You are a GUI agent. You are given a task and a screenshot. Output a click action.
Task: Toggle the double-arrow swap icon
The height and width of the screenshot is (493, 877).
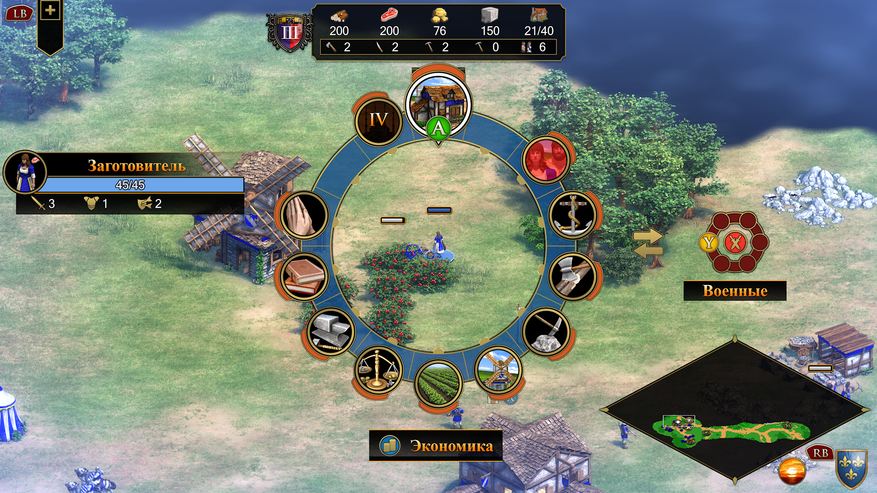pos(648,243)
